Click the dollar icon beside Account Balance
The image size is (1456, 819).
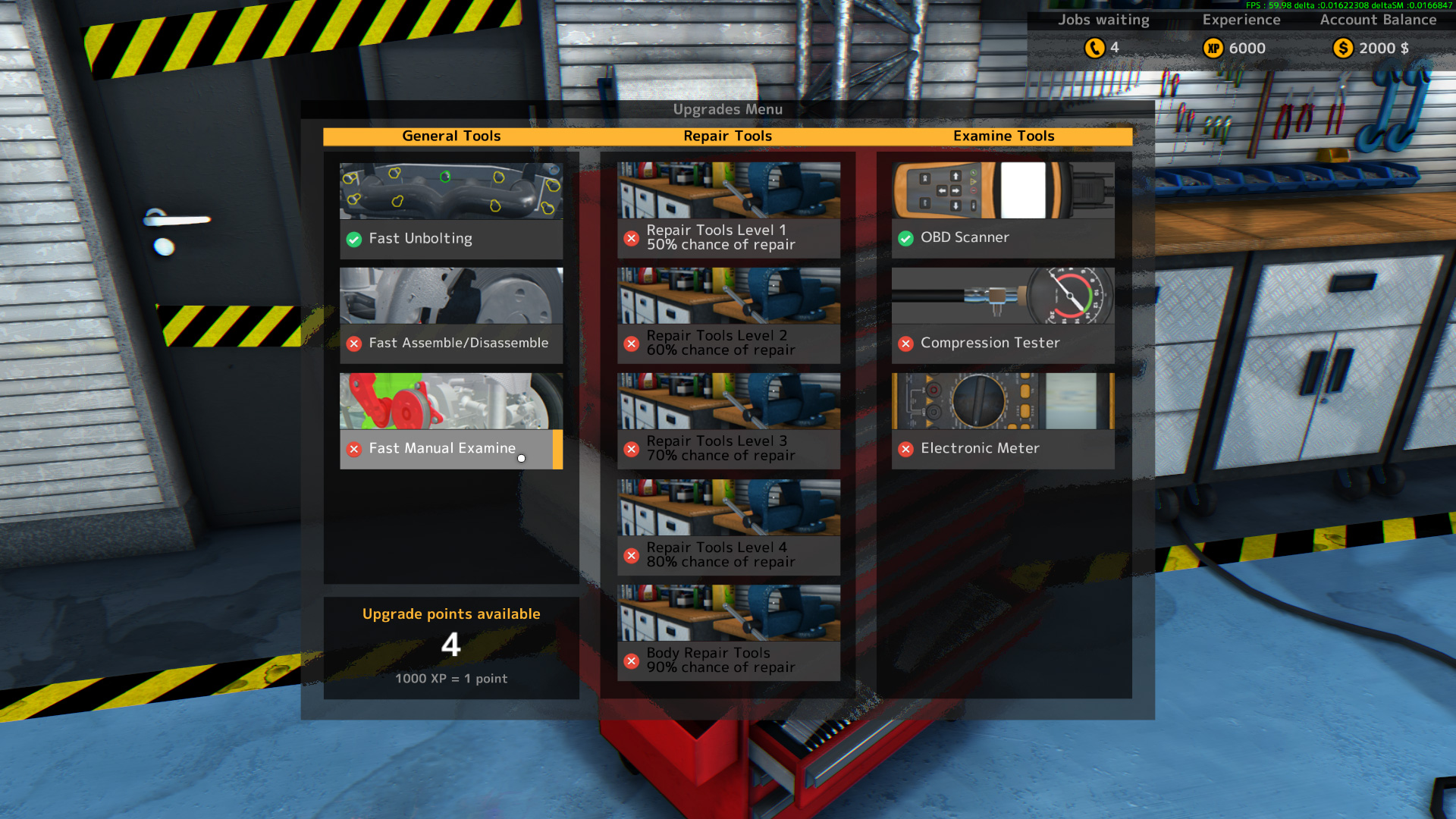[1343, 48]
